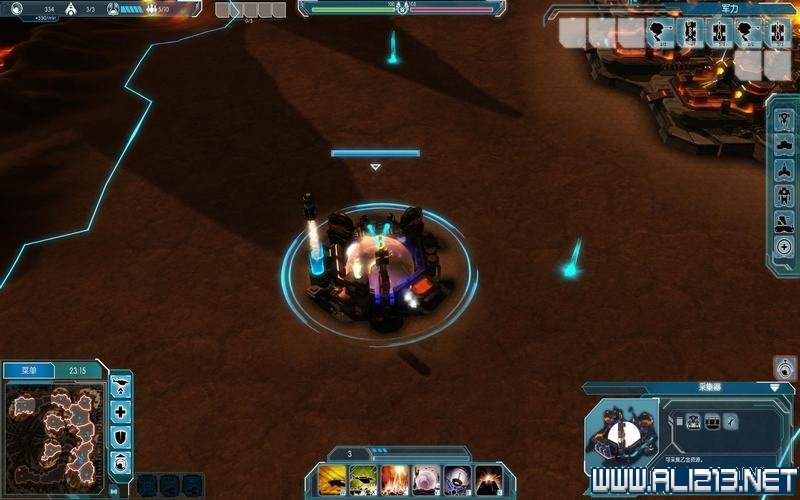The height and width of the screenshot is (500, 800).
Task: Trigger the pale sphere ability
Action: point(427,480)
